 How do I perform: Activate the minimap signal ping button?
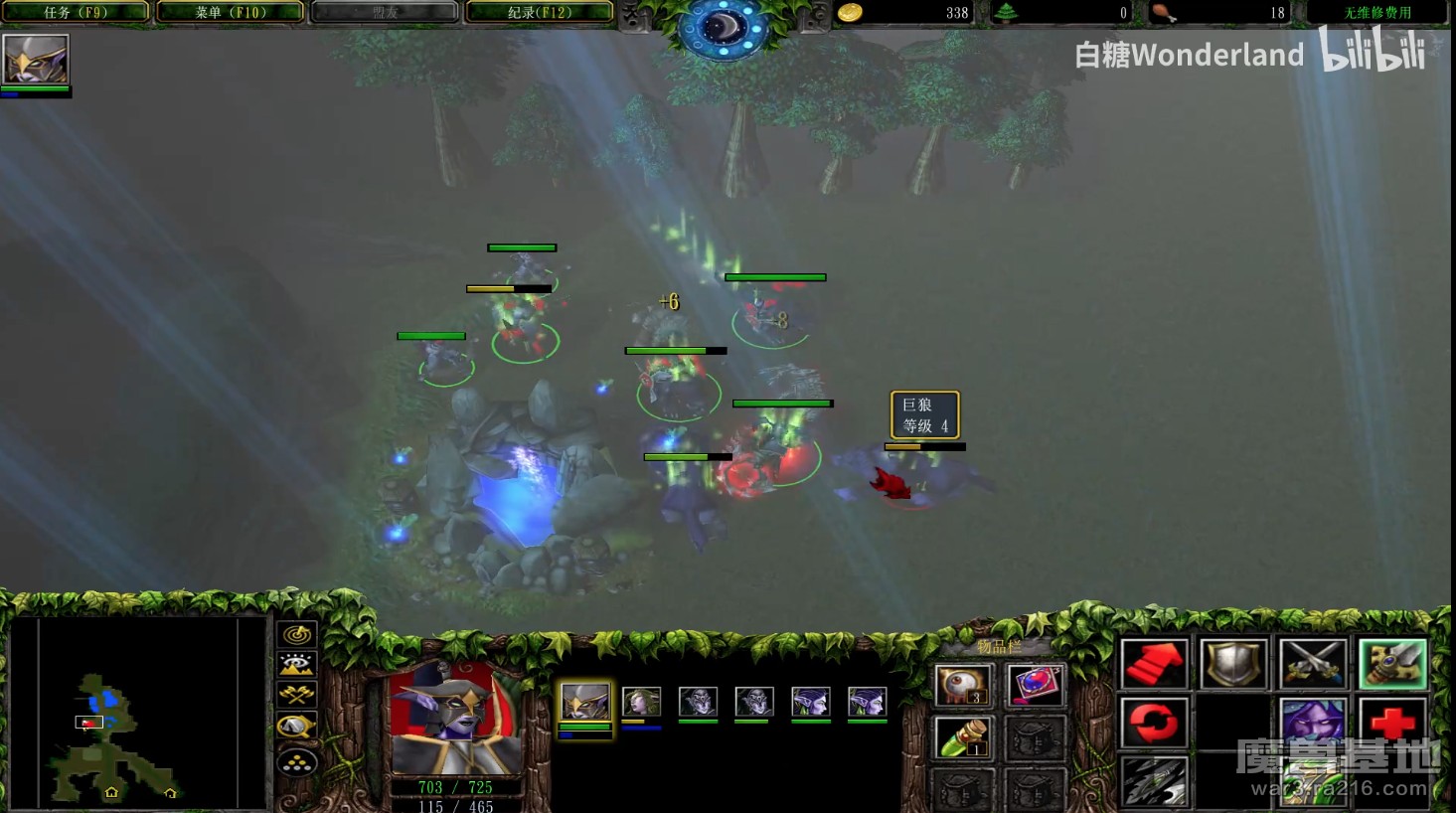pyautogui.click(x=297, y=634)
